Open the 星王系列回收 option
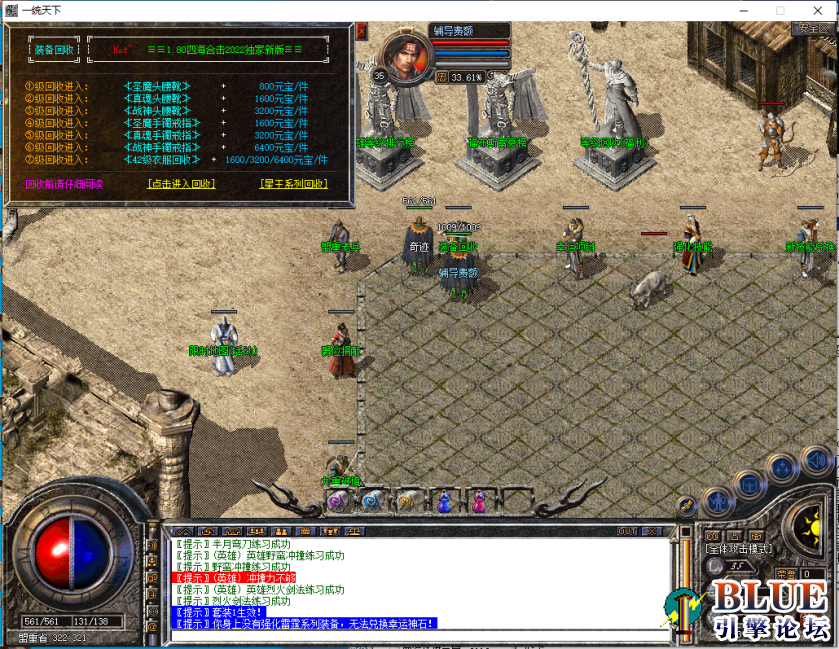Viewport: 839px width, 649px height. point(293,184)
